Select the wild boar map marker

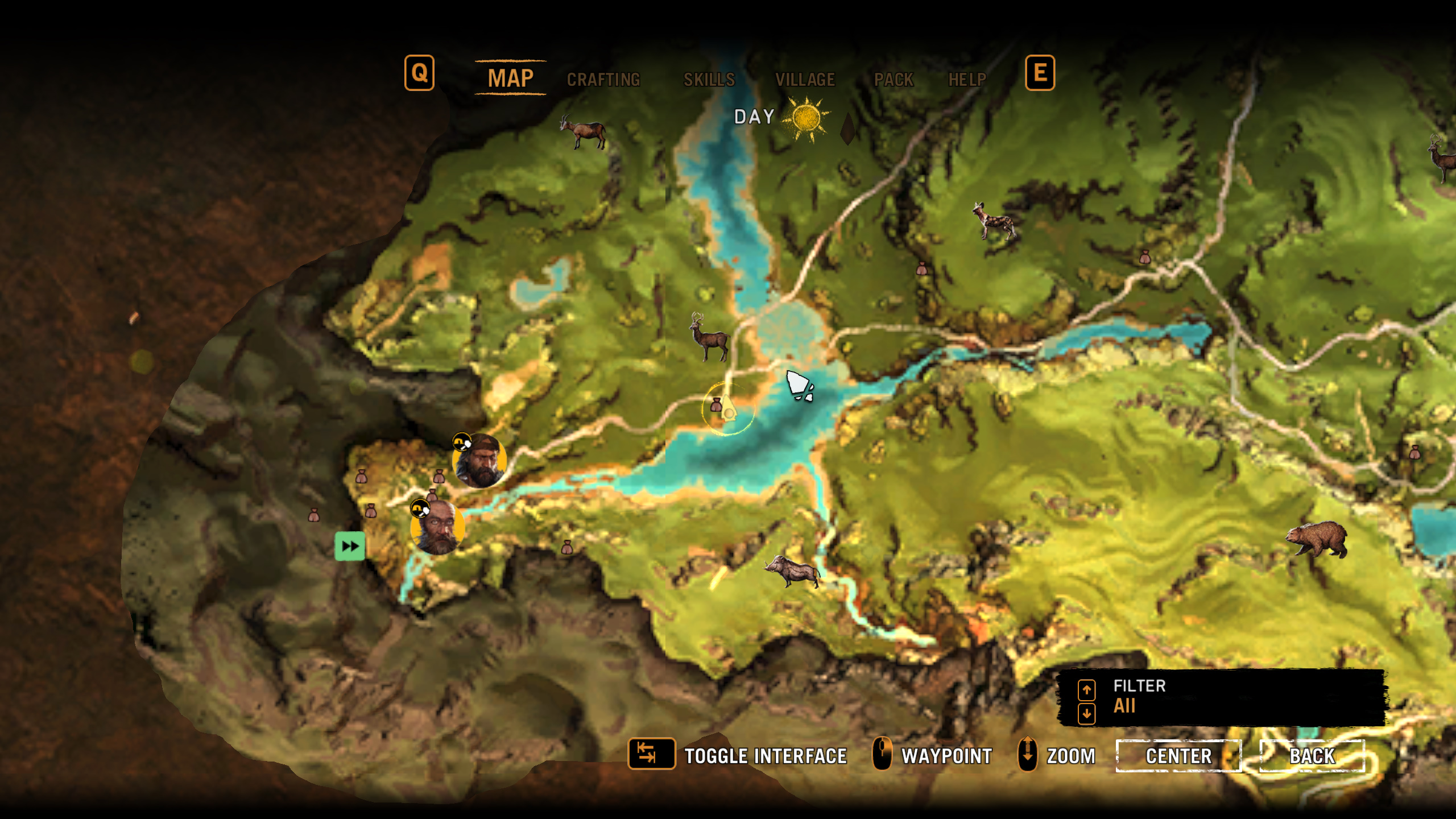coord(792,569)
